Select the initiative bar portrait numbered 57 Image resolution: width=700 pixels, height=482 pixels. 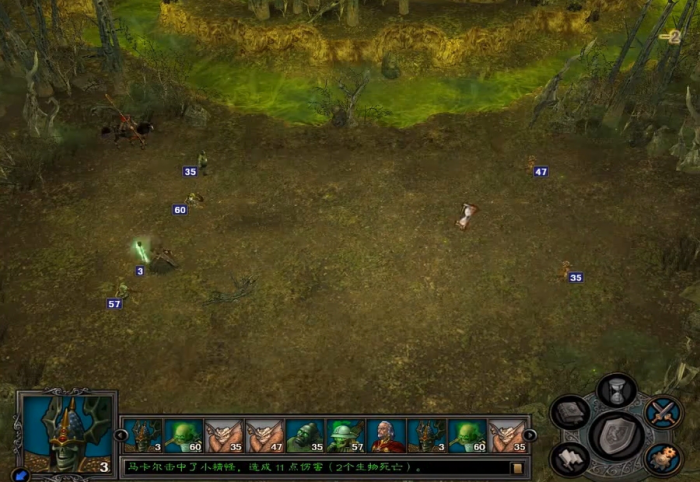345,436
